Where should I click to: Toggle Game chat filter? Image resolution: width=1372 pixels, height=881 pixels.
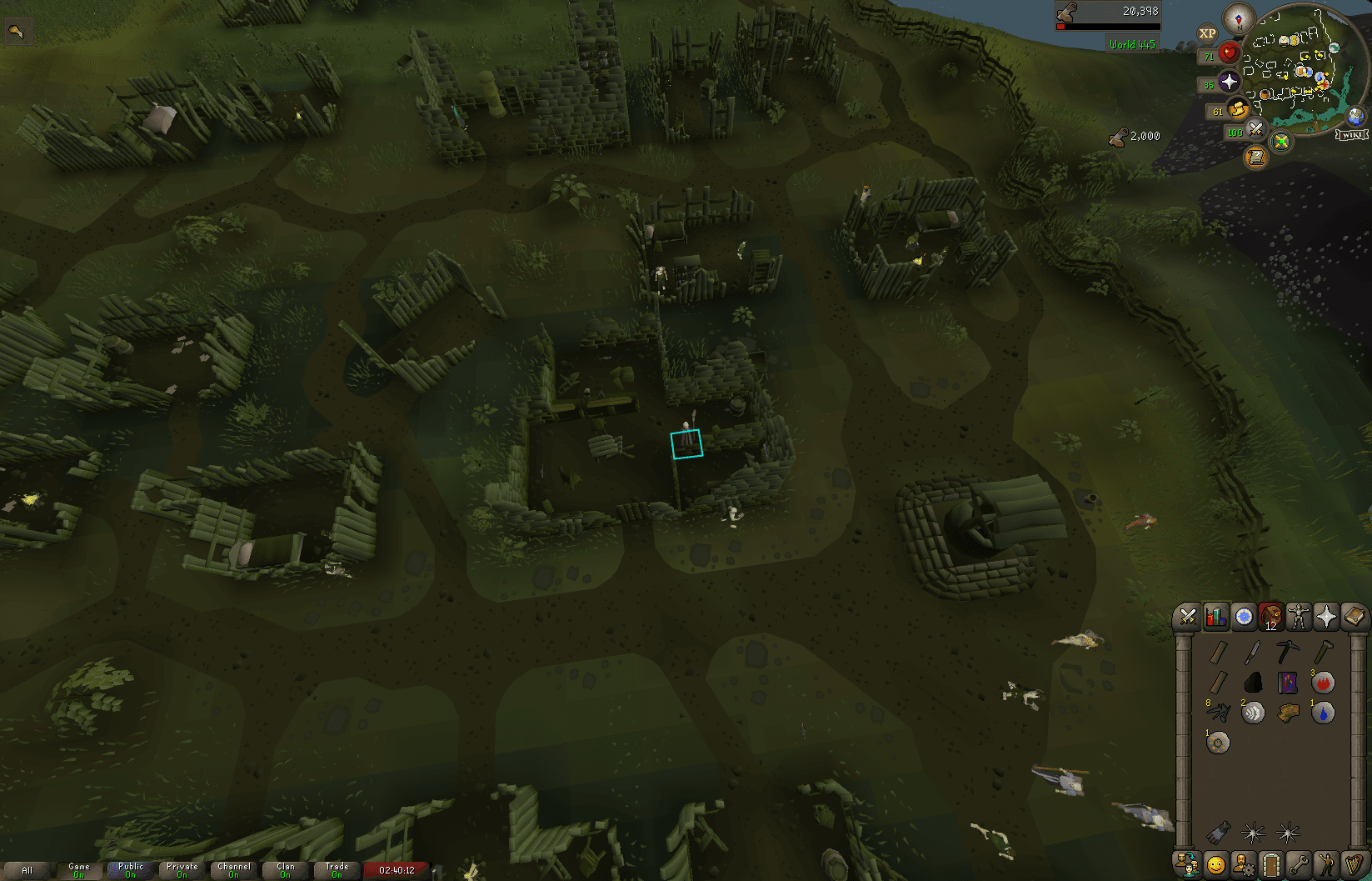(x=79, y=869)
